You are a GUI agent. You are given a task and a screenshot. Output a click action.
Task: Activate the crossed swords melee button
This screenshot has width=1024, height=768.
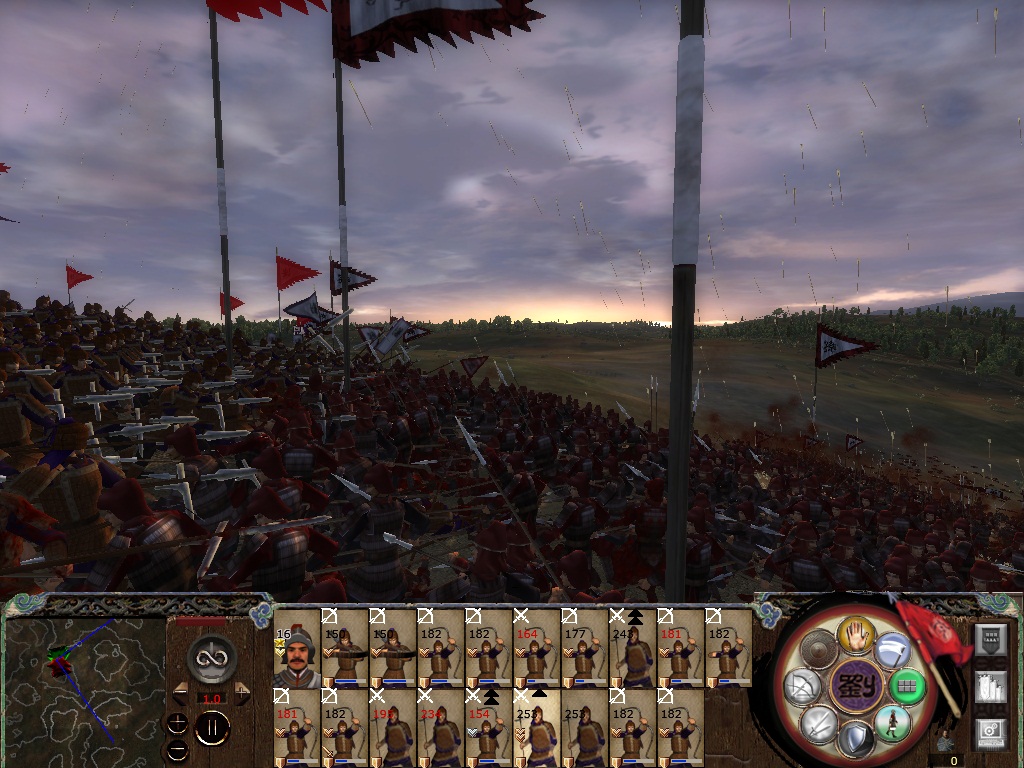click(x=820, y=722)
